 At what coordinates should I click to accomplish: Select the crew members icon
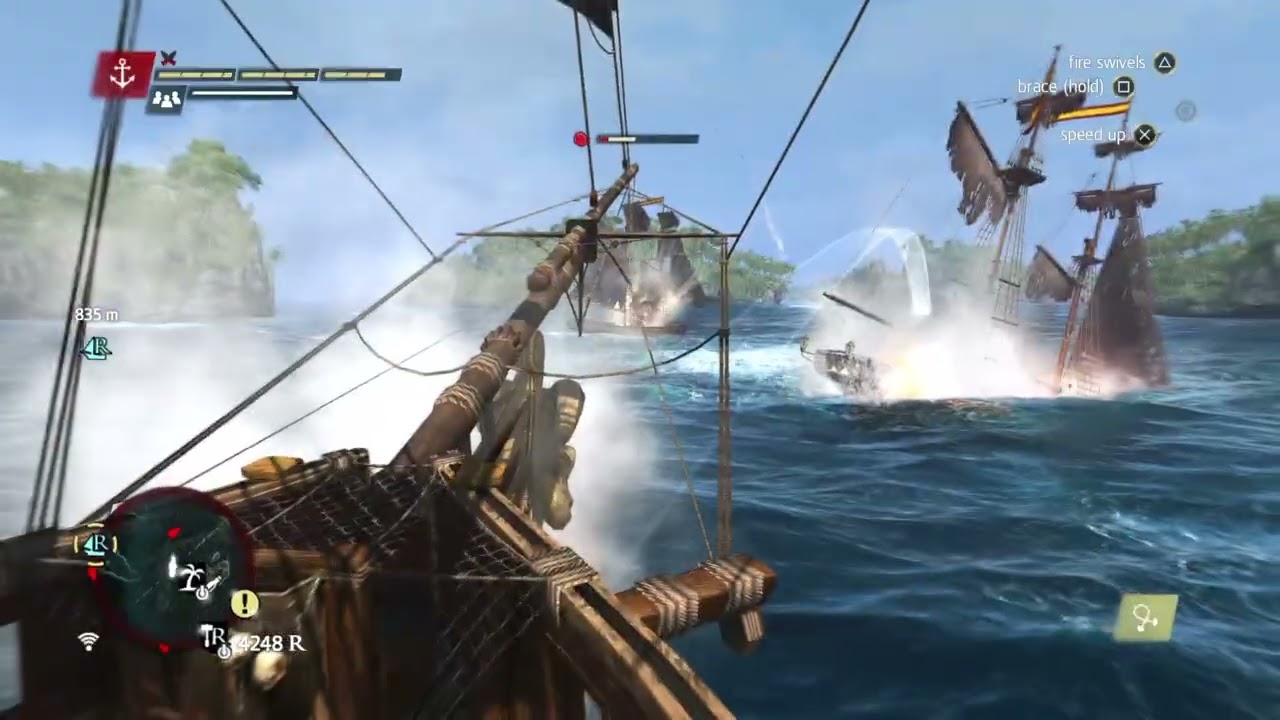pos(165,98)
